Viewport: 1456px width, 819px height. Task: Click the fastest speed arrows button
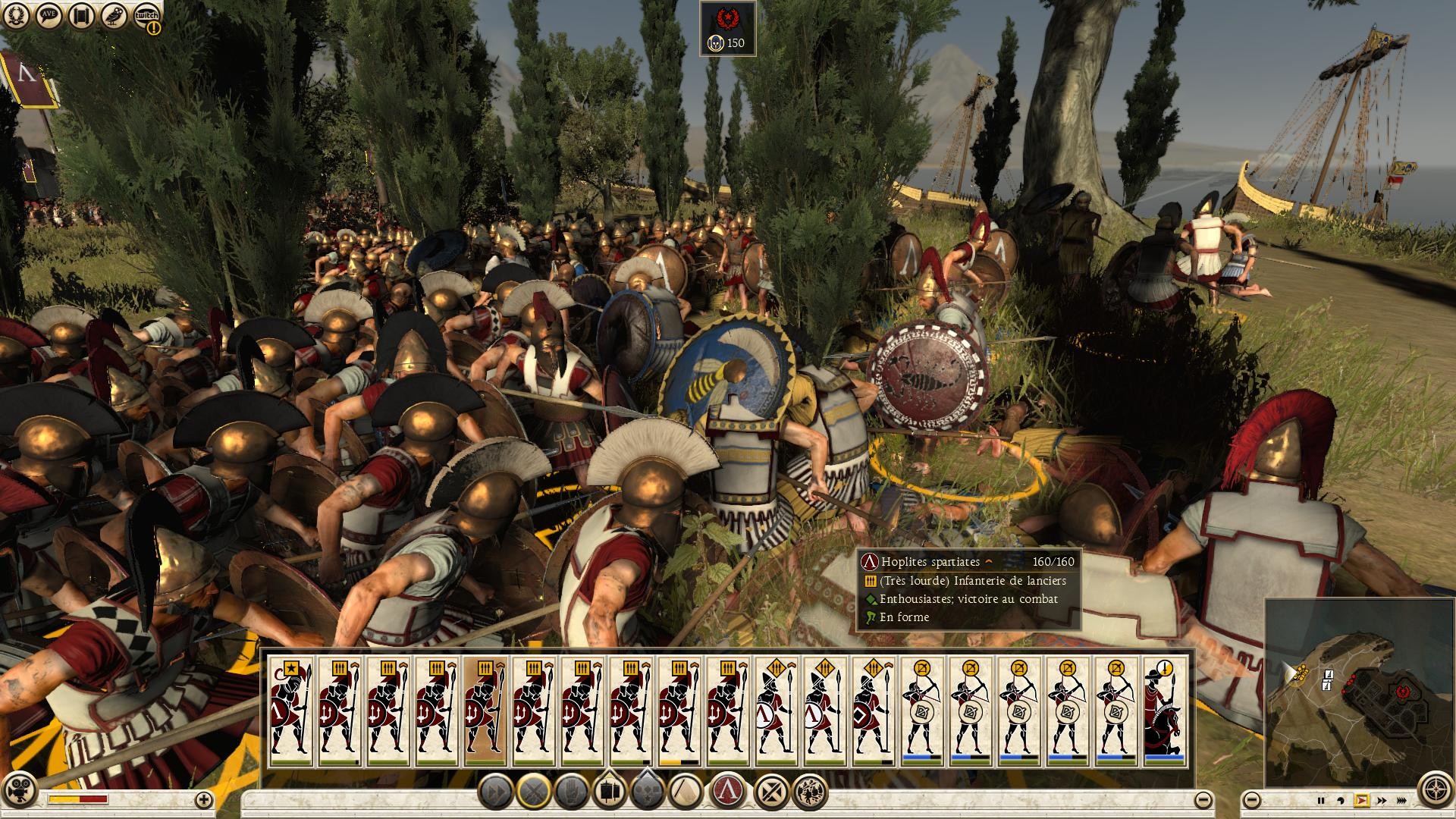(1402, 800)
